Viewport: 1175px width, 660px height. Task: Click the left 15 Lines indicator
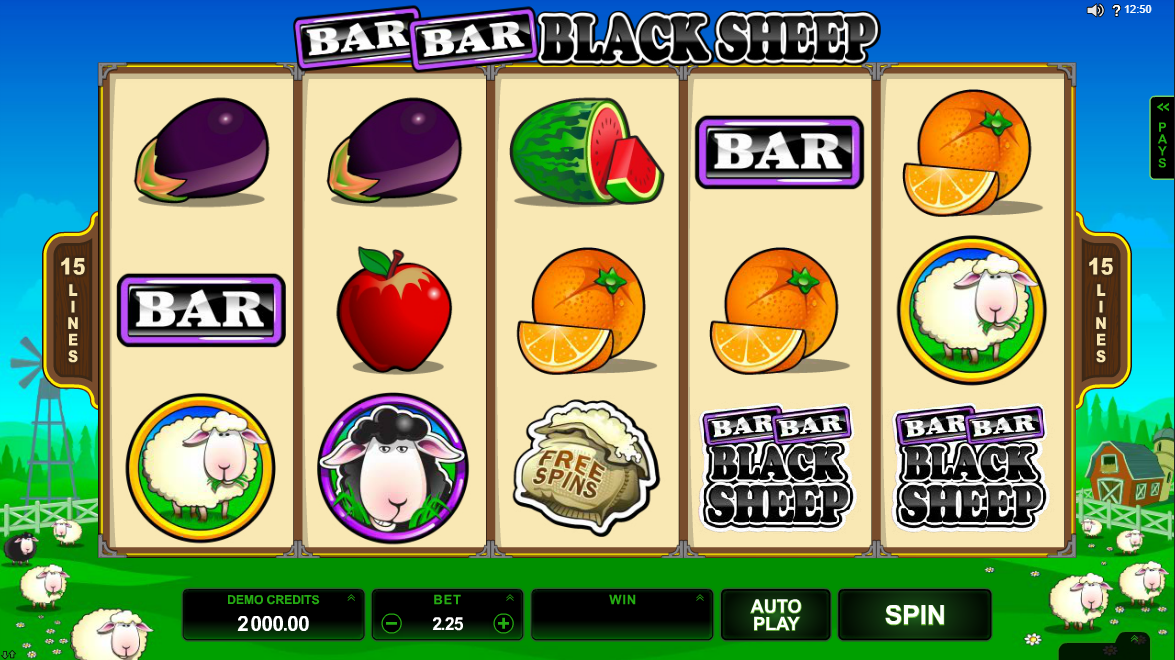click(x=73, y=310)
